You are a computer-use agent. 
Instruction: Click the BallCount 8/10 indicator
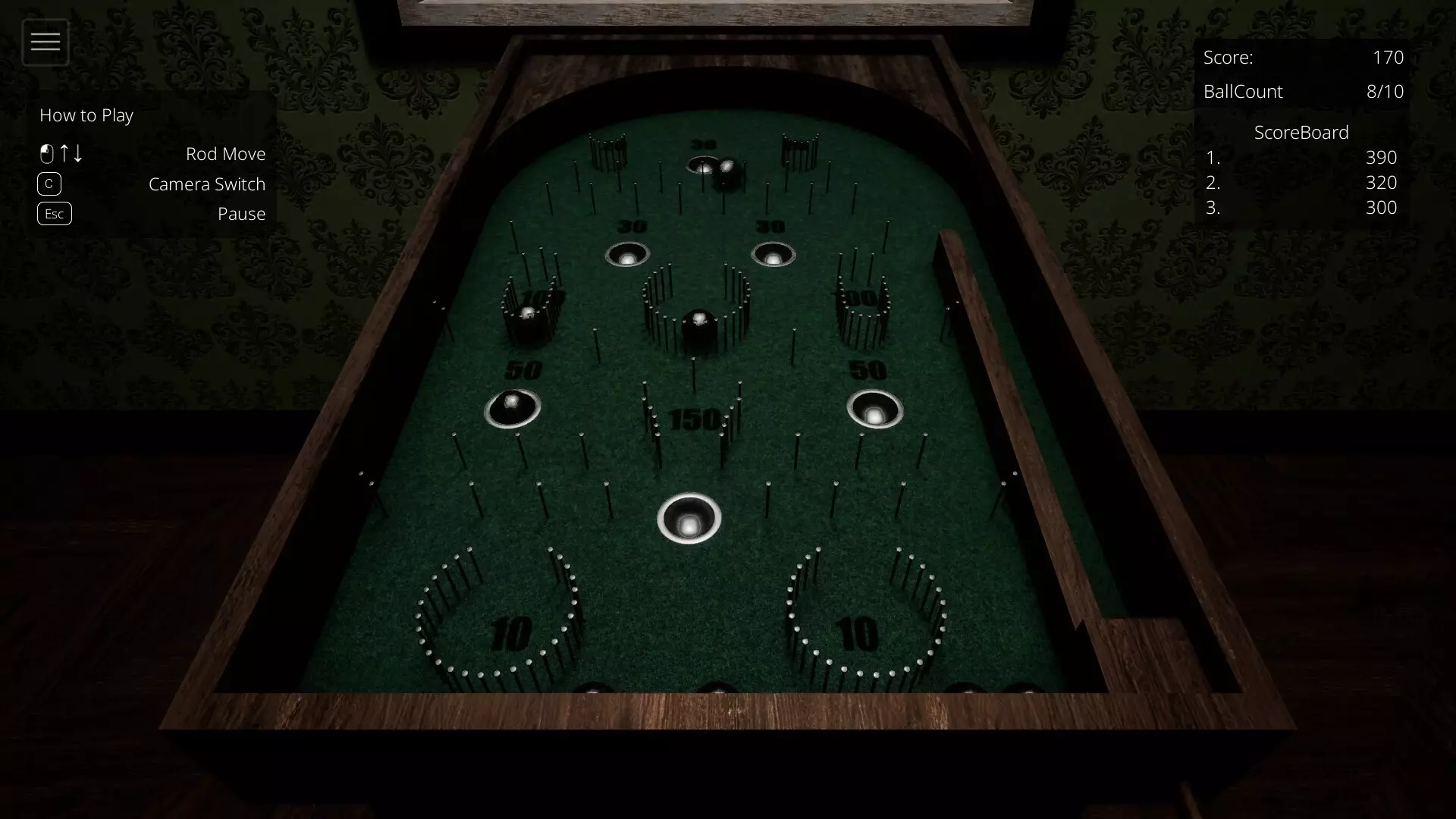point(1303,91)
